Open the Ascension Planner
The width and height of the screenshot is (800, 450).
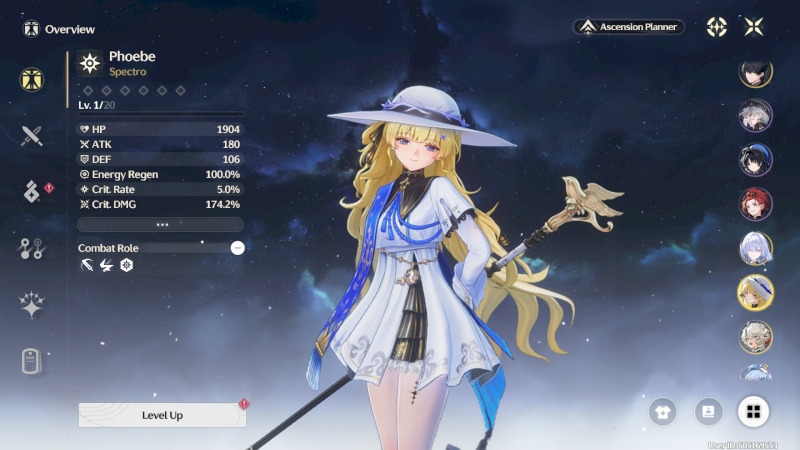pyautogui.click(x=629, y=27)
